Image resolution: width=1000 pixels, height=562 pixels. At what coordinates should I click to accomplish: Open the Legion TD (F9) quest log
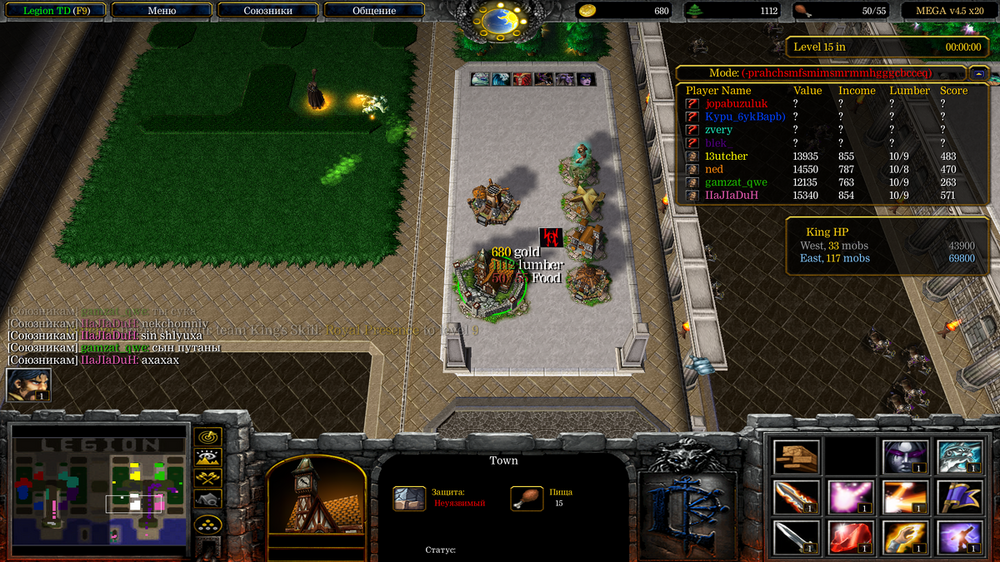point(53,11)
